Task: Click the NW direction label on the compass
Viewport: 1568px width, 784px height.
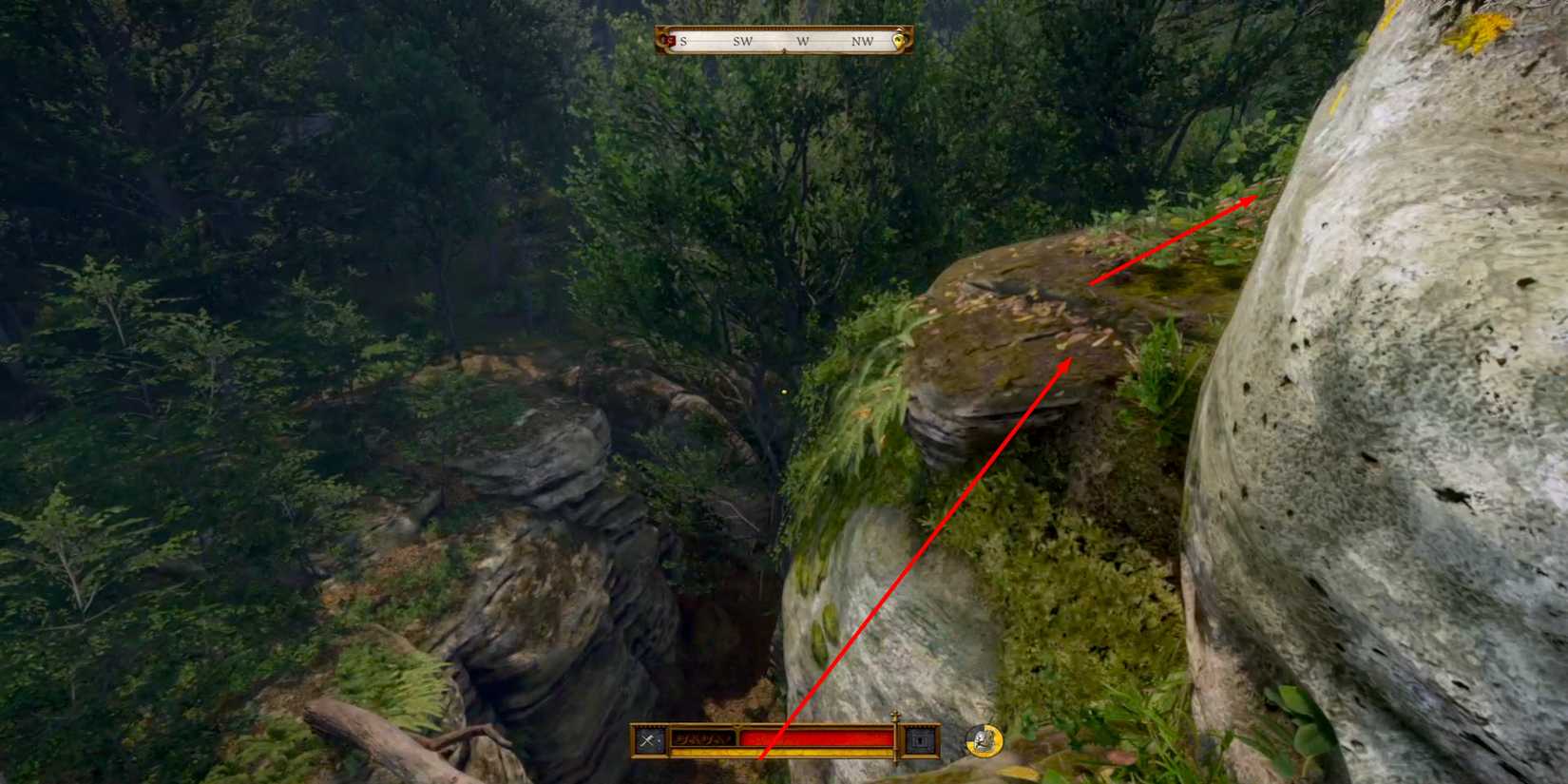Action: coord(863,41)
